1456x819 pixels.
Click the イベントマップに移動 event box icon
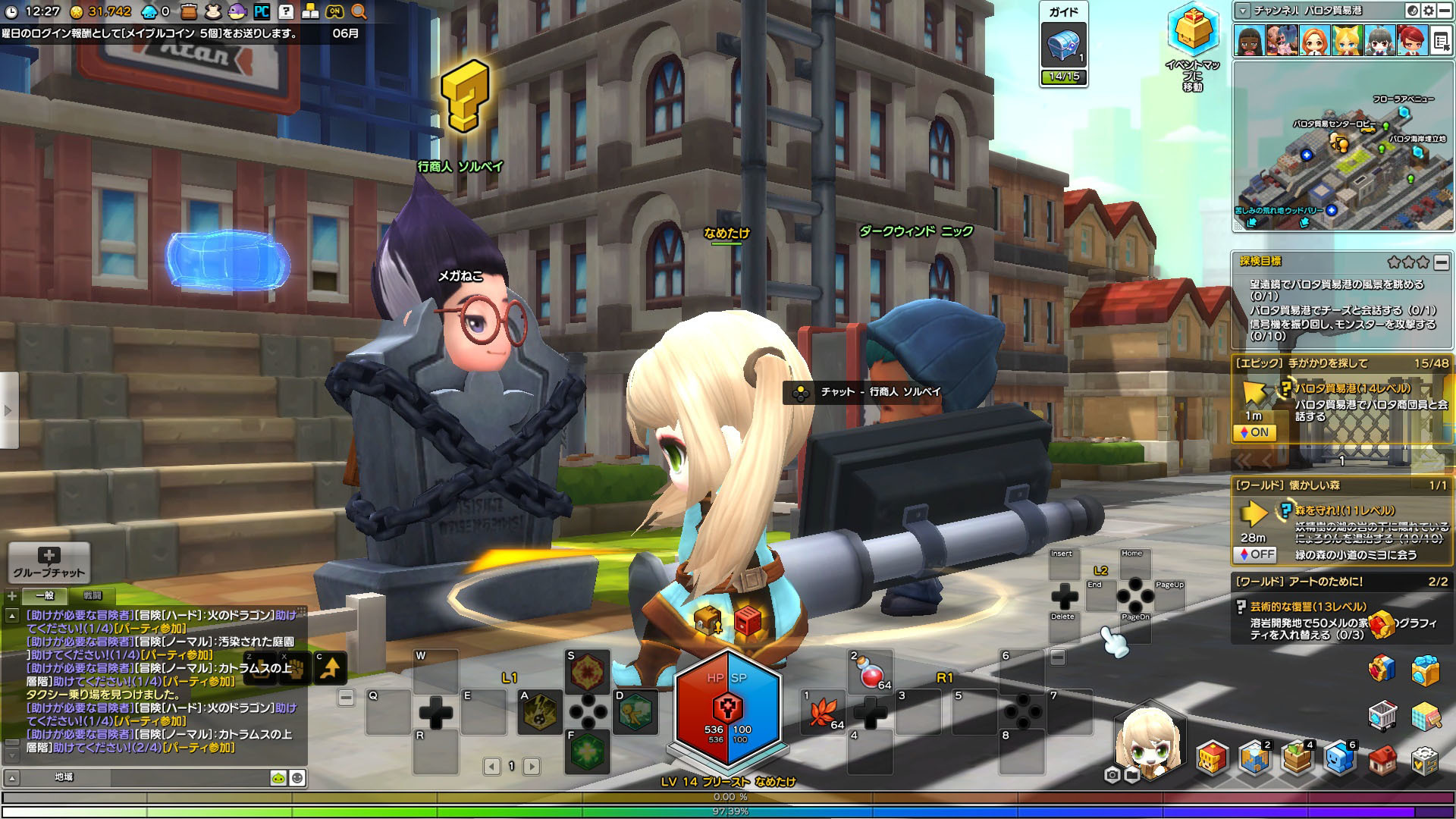(x=1192, y=32)
